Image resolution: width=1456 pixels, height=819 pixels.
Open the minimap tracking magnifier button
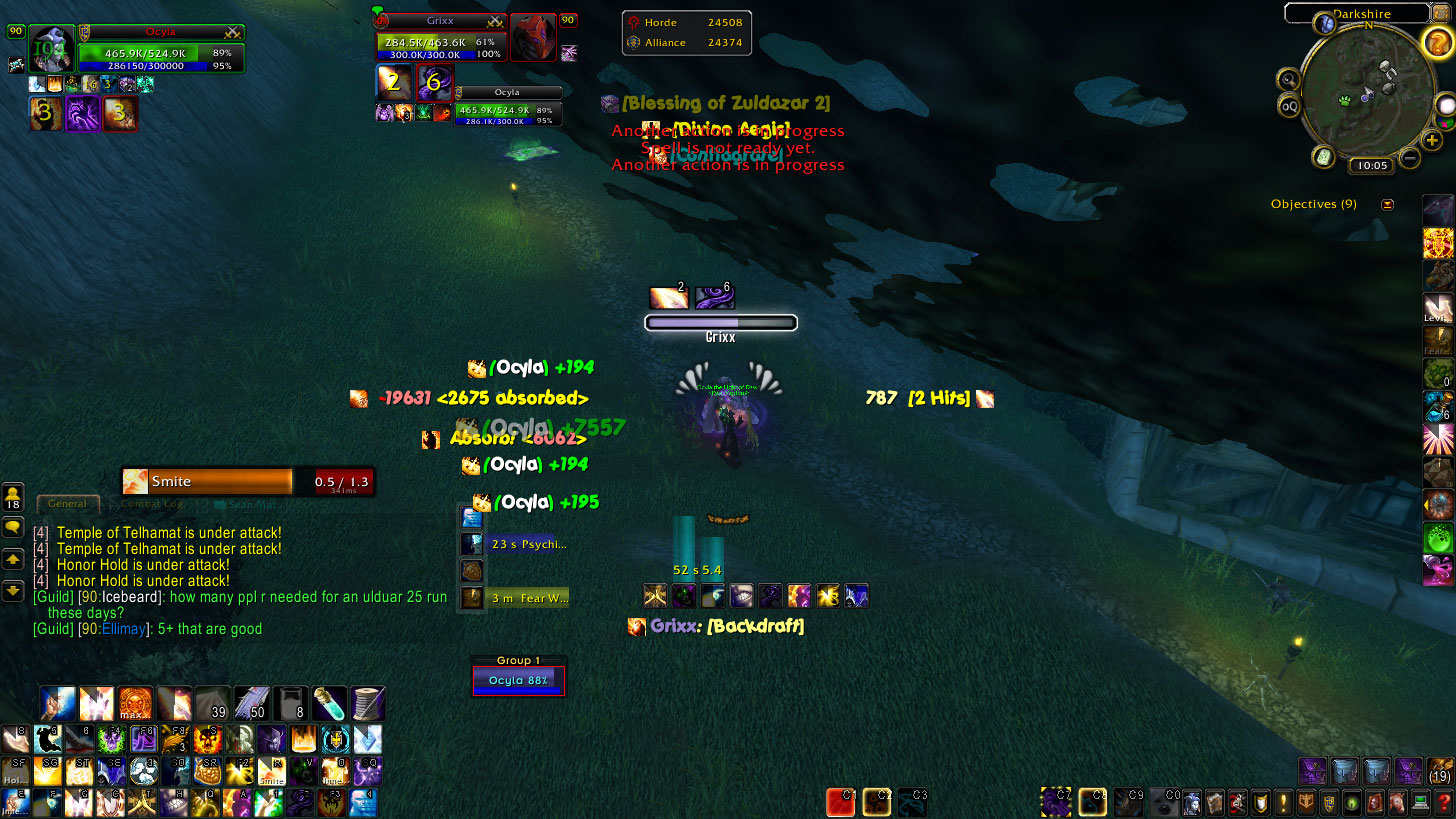(x=1288, y=79)
